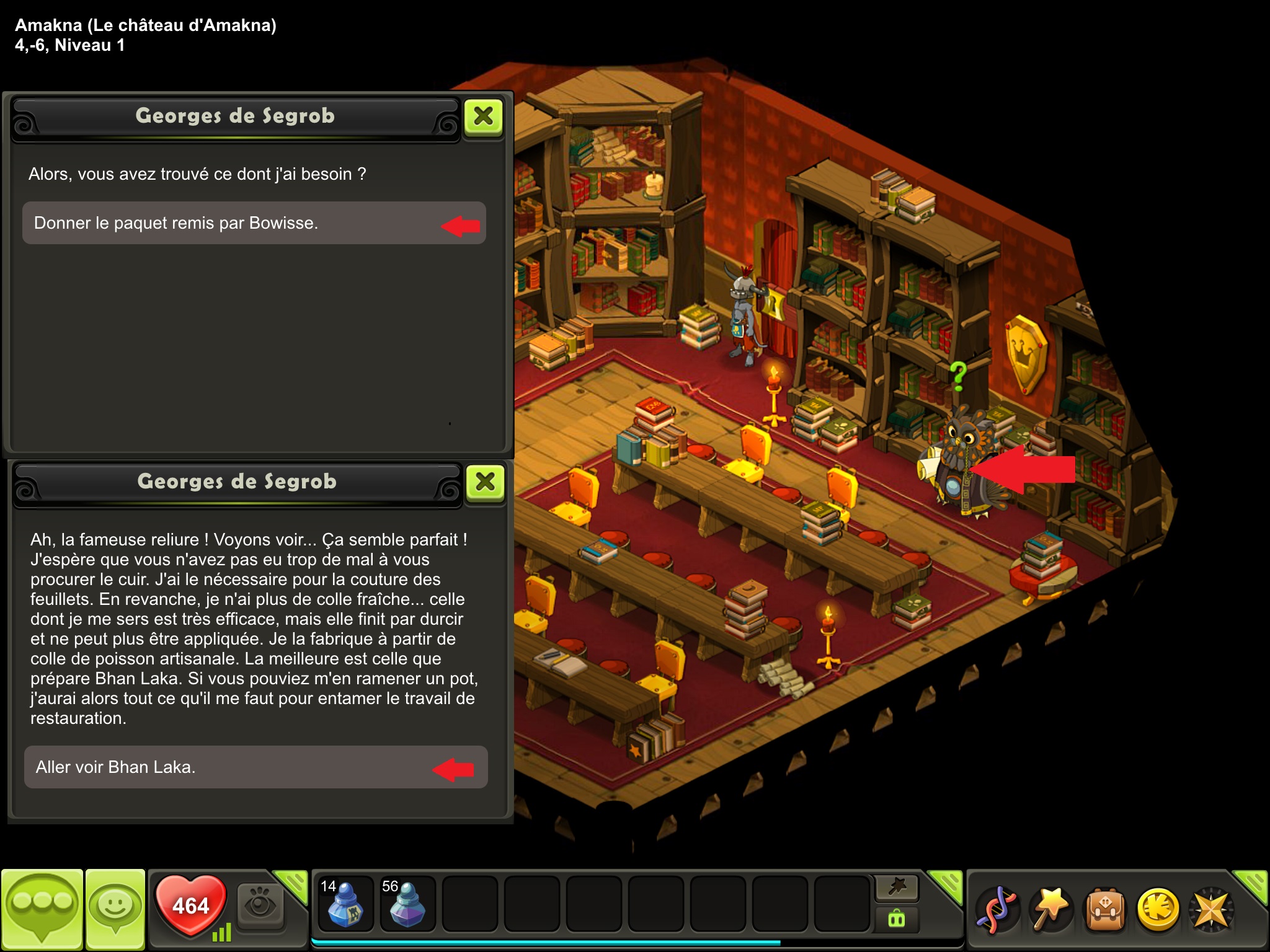Open the backpack inventory
The height and width of the screenshot is (952, 1270).
(1104, 909)
